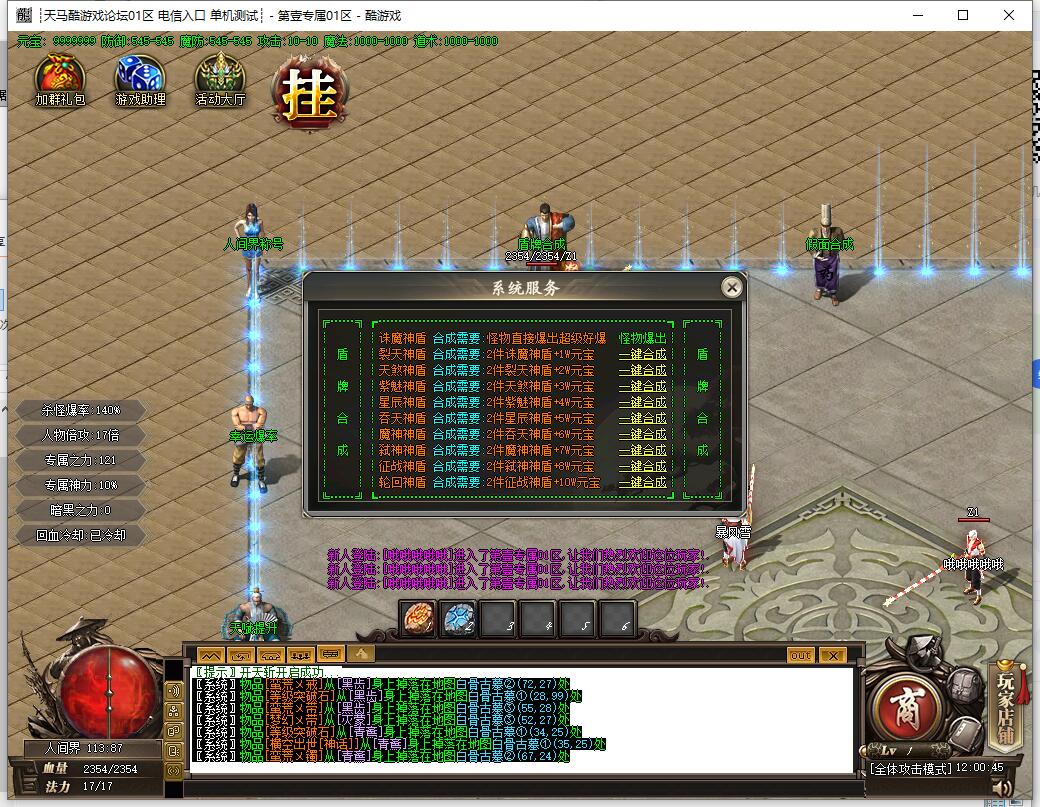Screen dimensions: 1040x807
Task: Click 一键合成 for 轮回神盾
Action: (x=642, y=482)
